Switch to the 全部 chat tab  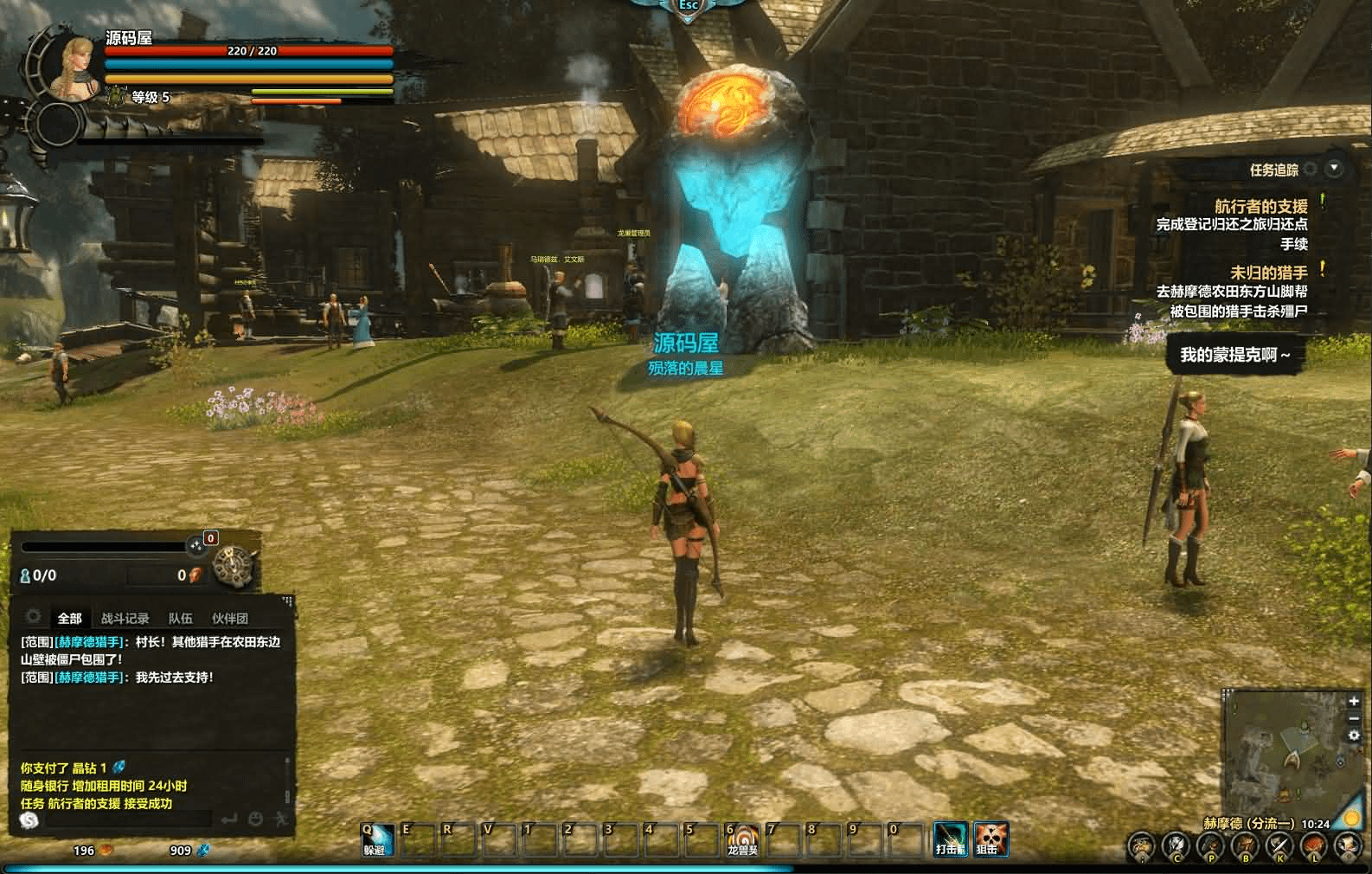tap(69, 619)
